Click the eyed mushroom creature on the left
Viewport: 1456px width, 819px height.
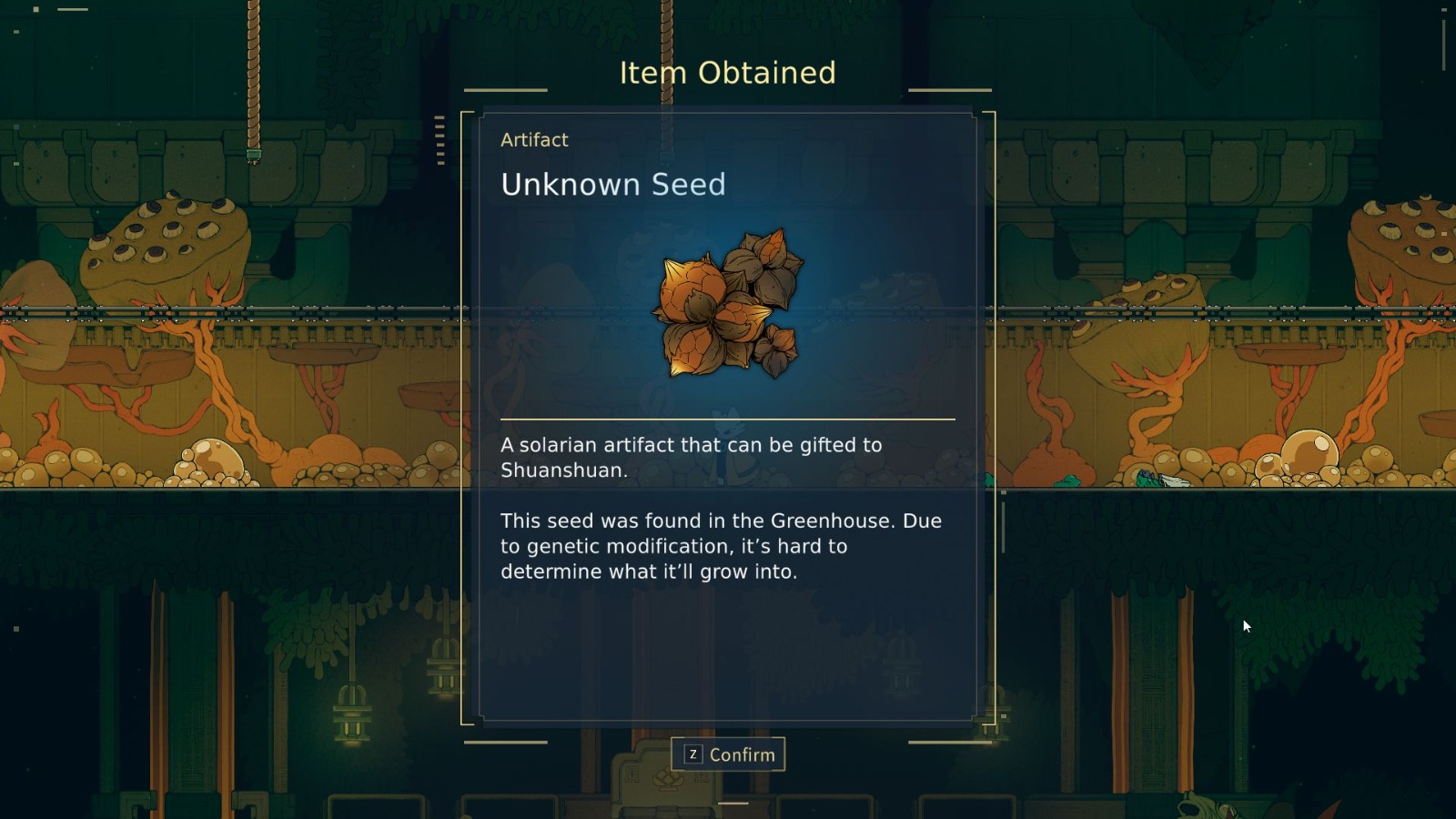click(x=168, y=241)
